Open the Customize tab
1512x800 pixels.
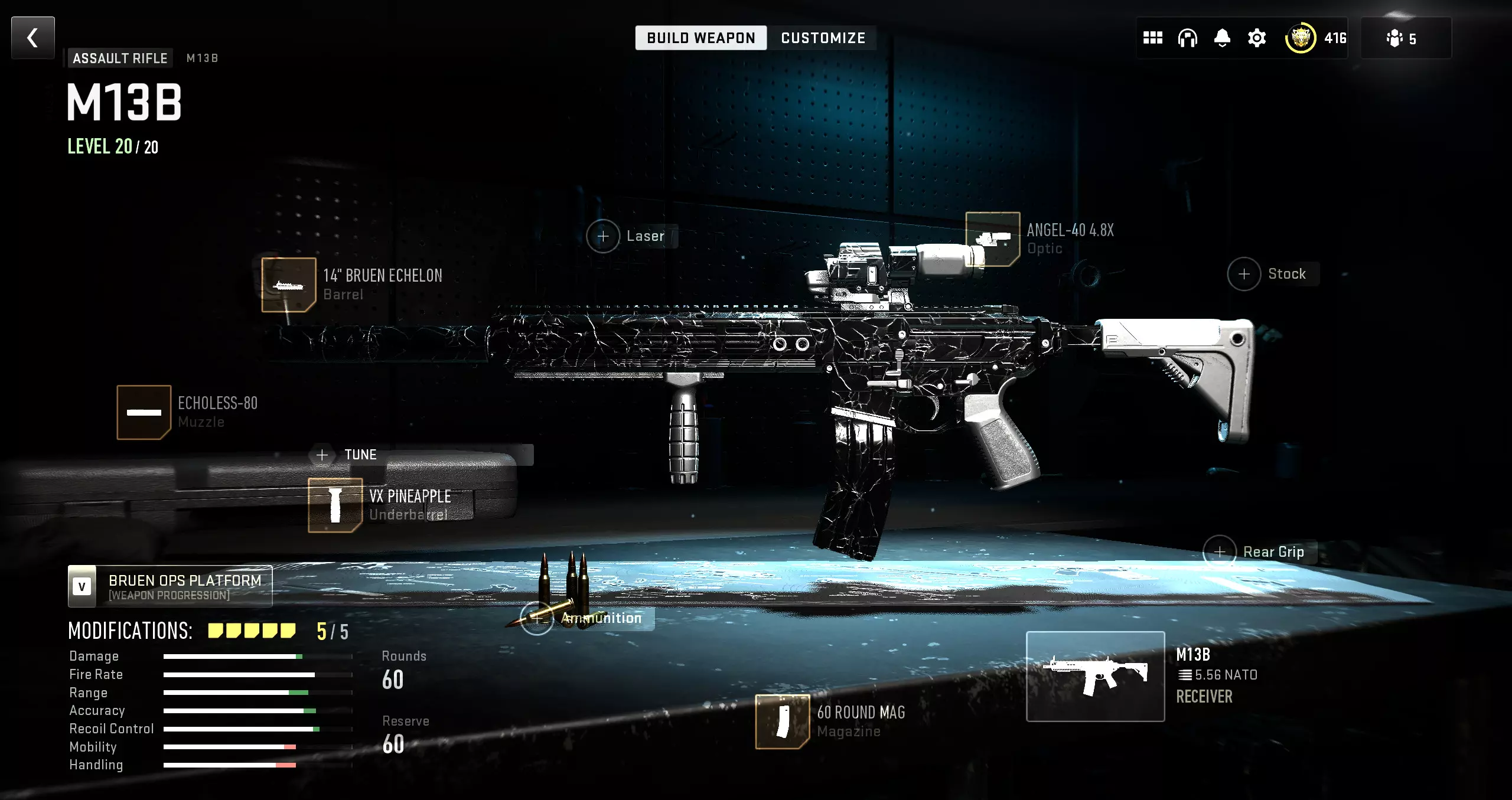[x=823, y=38]
